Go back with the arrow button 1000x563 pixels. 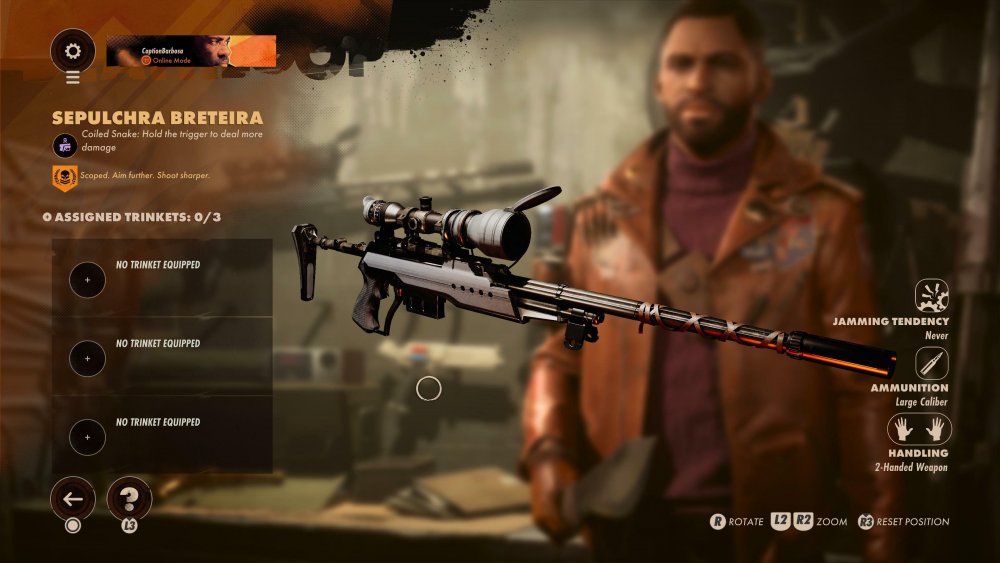(73, 497)
